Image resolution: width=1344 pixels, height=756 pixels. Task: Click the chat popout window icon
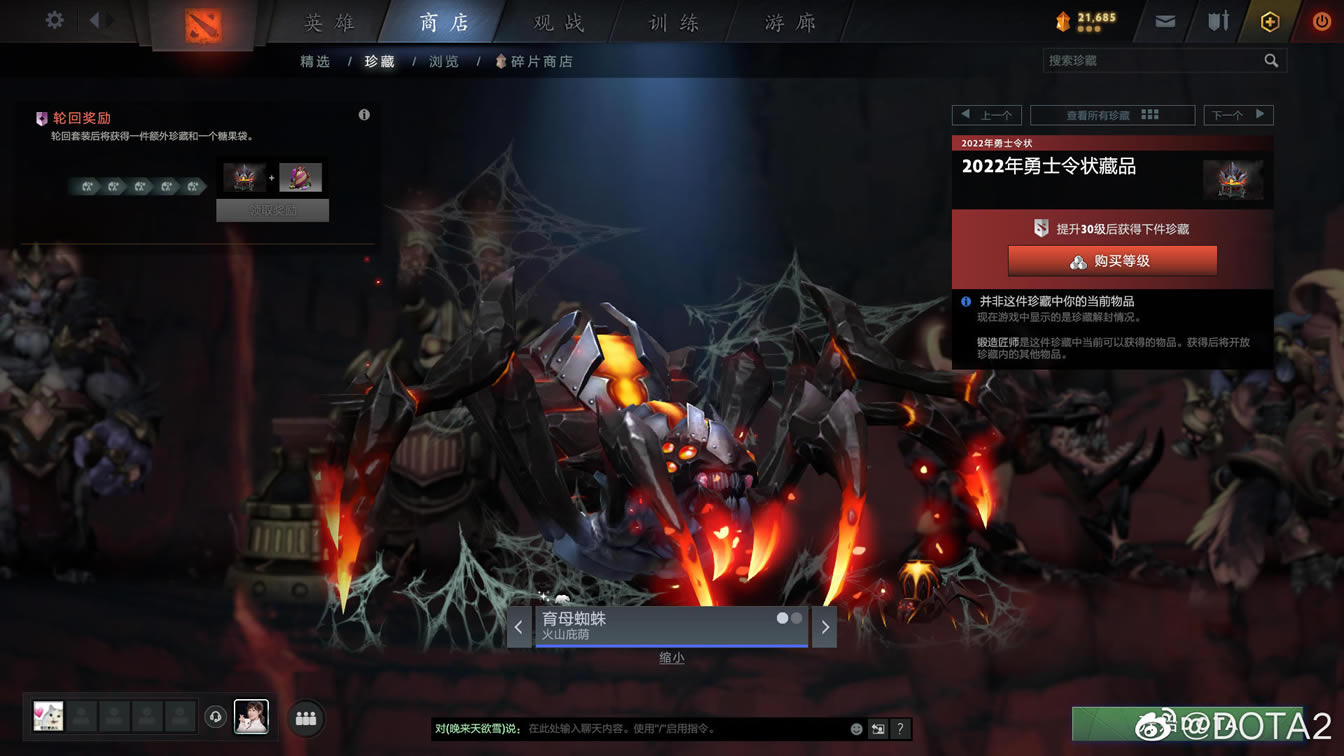880,729
